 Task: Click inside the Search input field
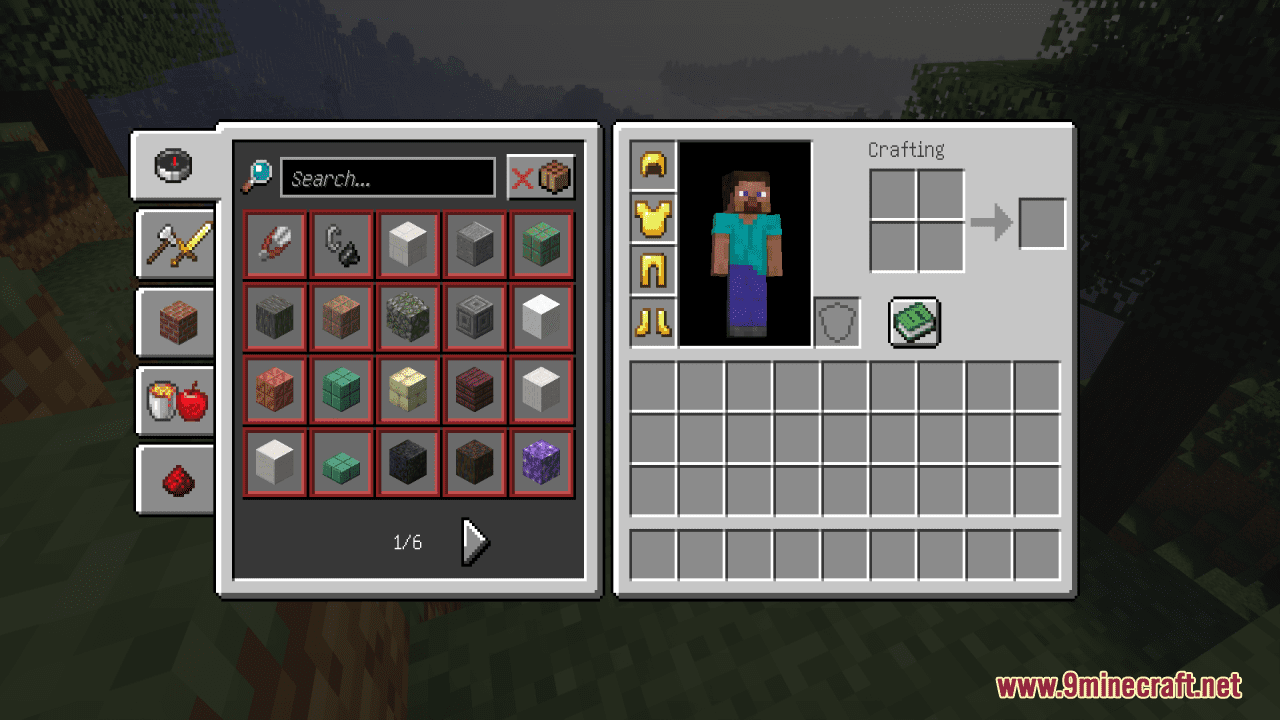389,177
